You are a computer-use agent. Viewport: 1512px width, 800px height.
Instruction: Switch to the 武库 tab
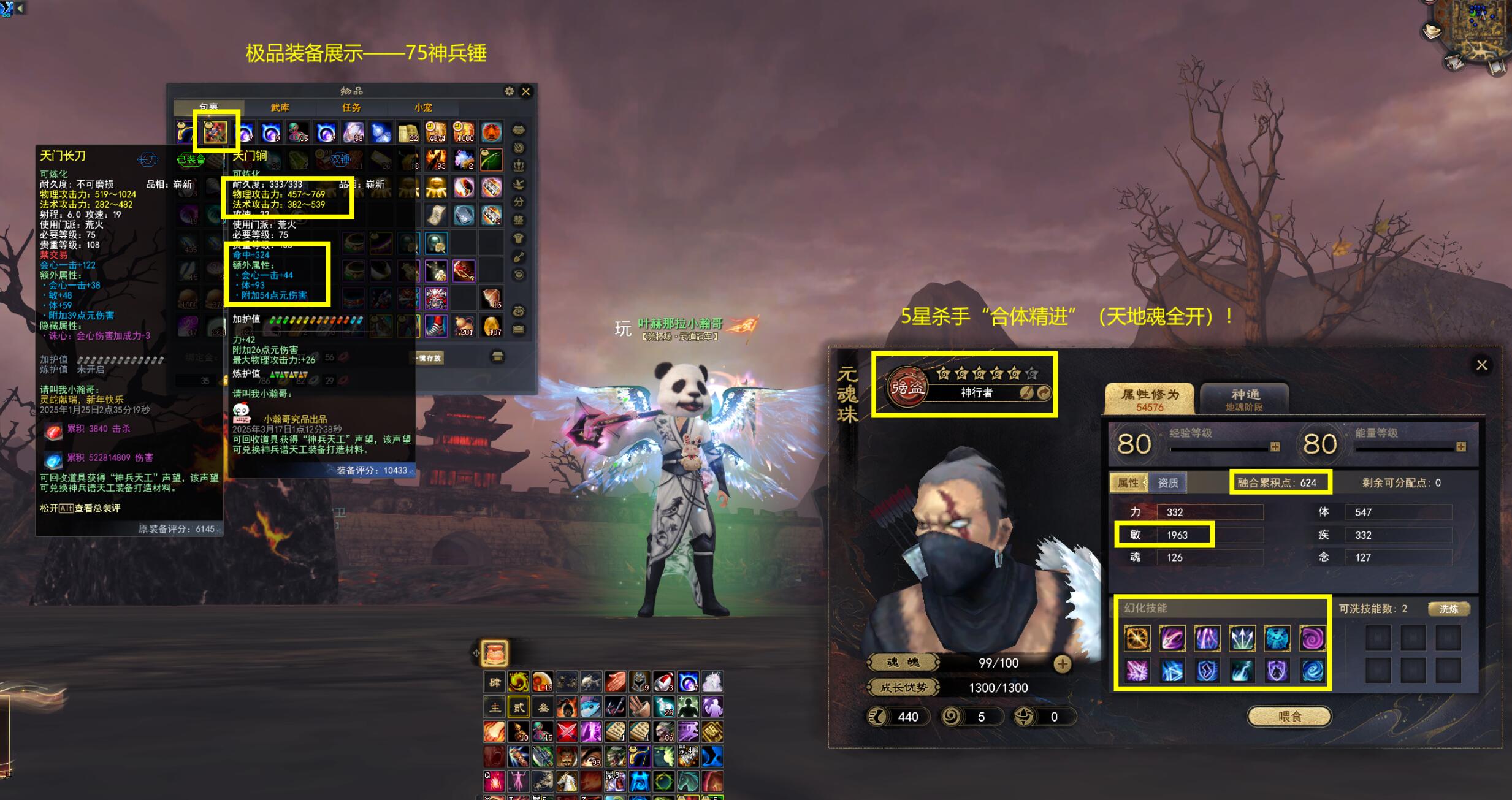(280, 108)
